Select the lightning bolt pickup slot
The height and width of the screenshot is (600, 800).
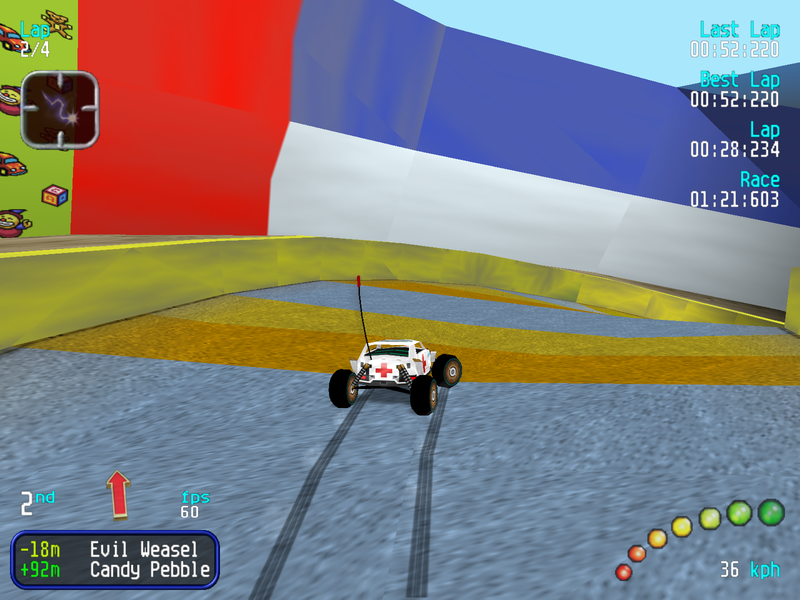[x=60, y=109]
